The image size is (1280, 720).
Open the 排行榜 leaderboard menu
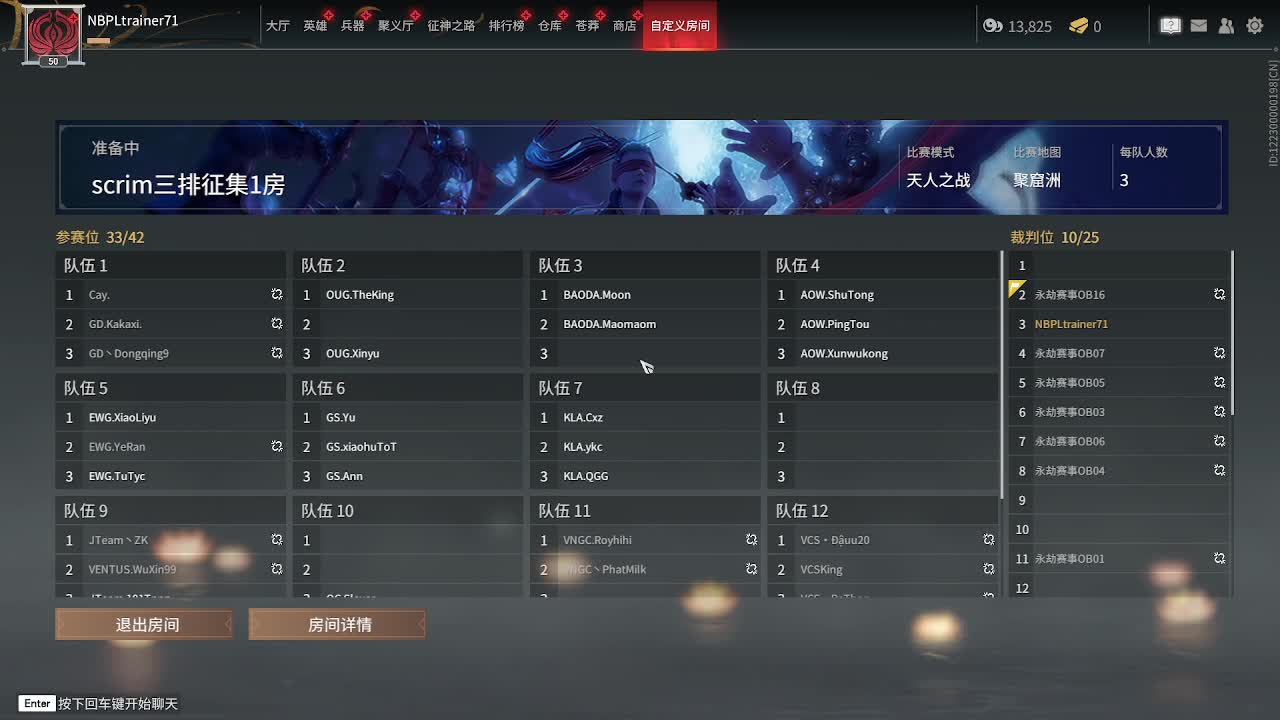[505, 26]
